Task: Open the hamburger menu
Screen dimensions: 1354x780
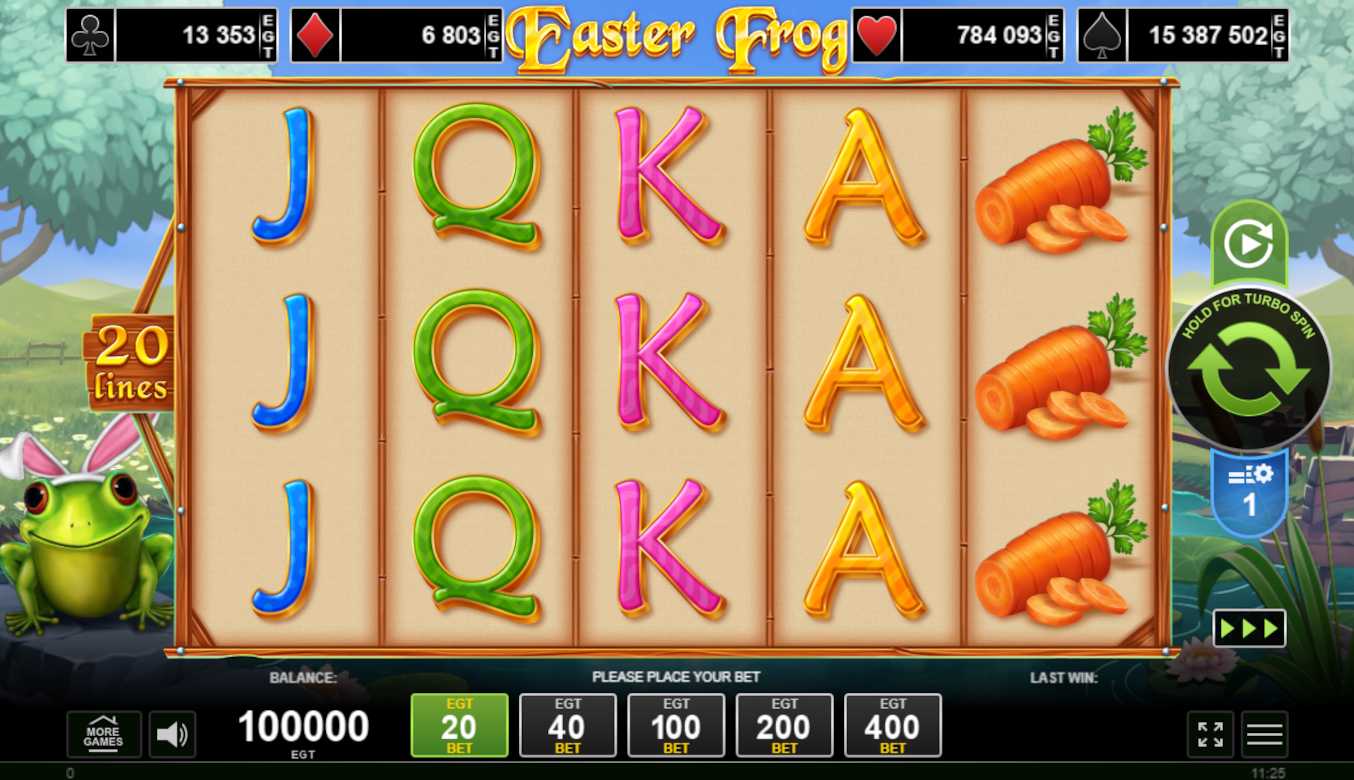Action: tap(1264, 735)
